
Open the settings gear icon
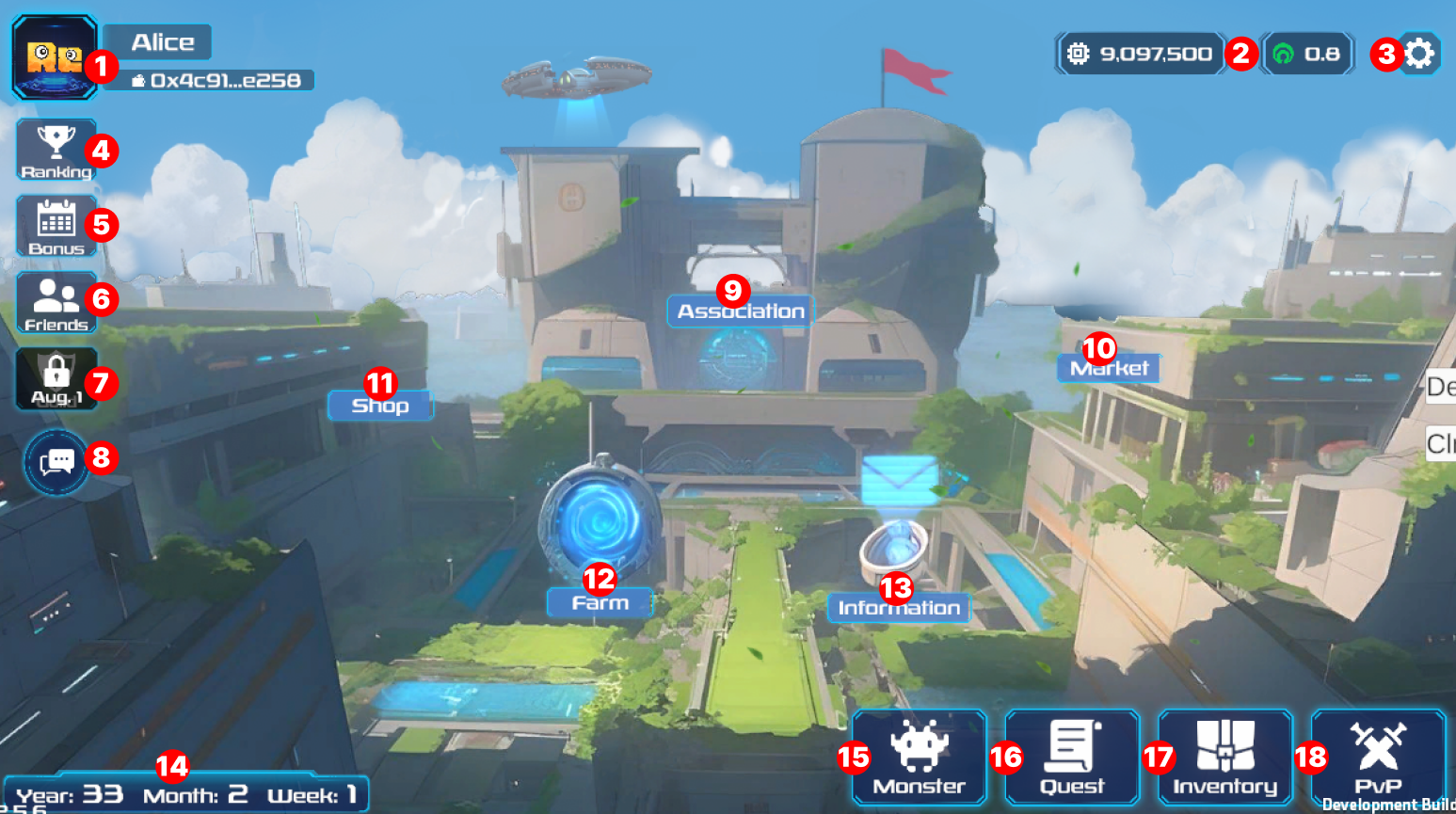(x=1419, y=54)
